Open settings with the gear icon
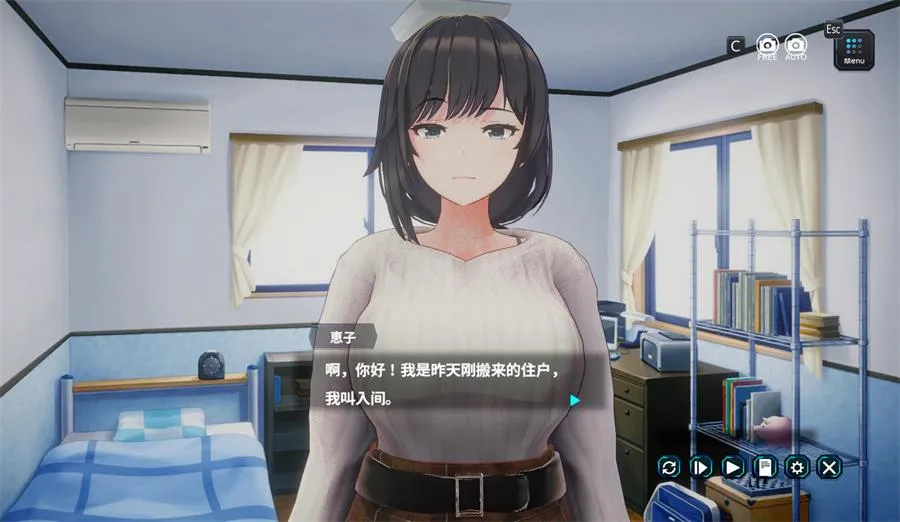Screen dimensions: 900x522 797,466
